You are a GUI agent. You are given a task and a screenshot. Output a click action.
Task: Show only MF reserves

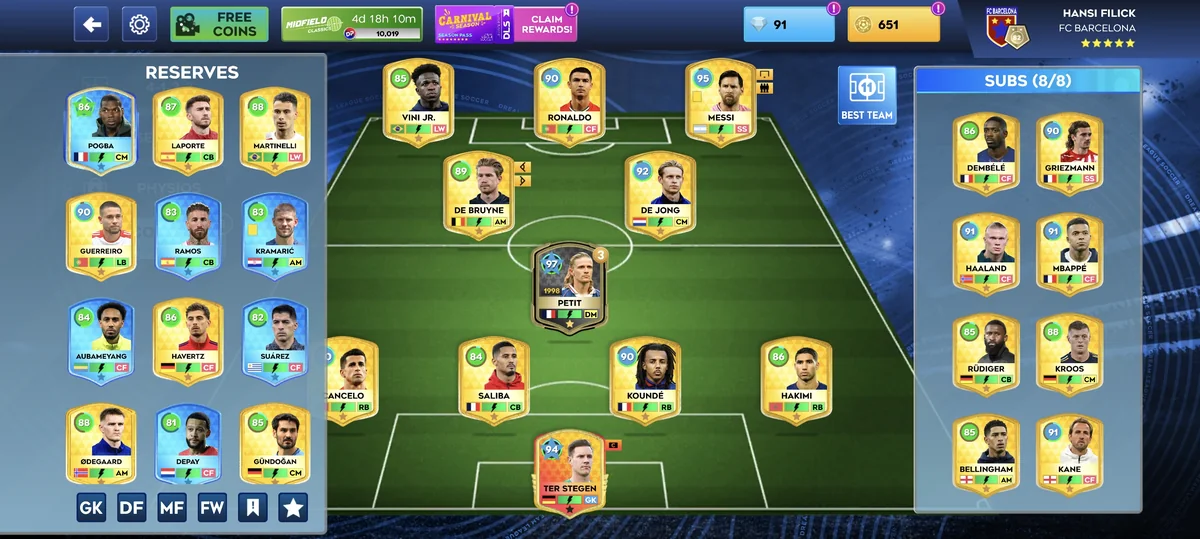pos(172,508)
